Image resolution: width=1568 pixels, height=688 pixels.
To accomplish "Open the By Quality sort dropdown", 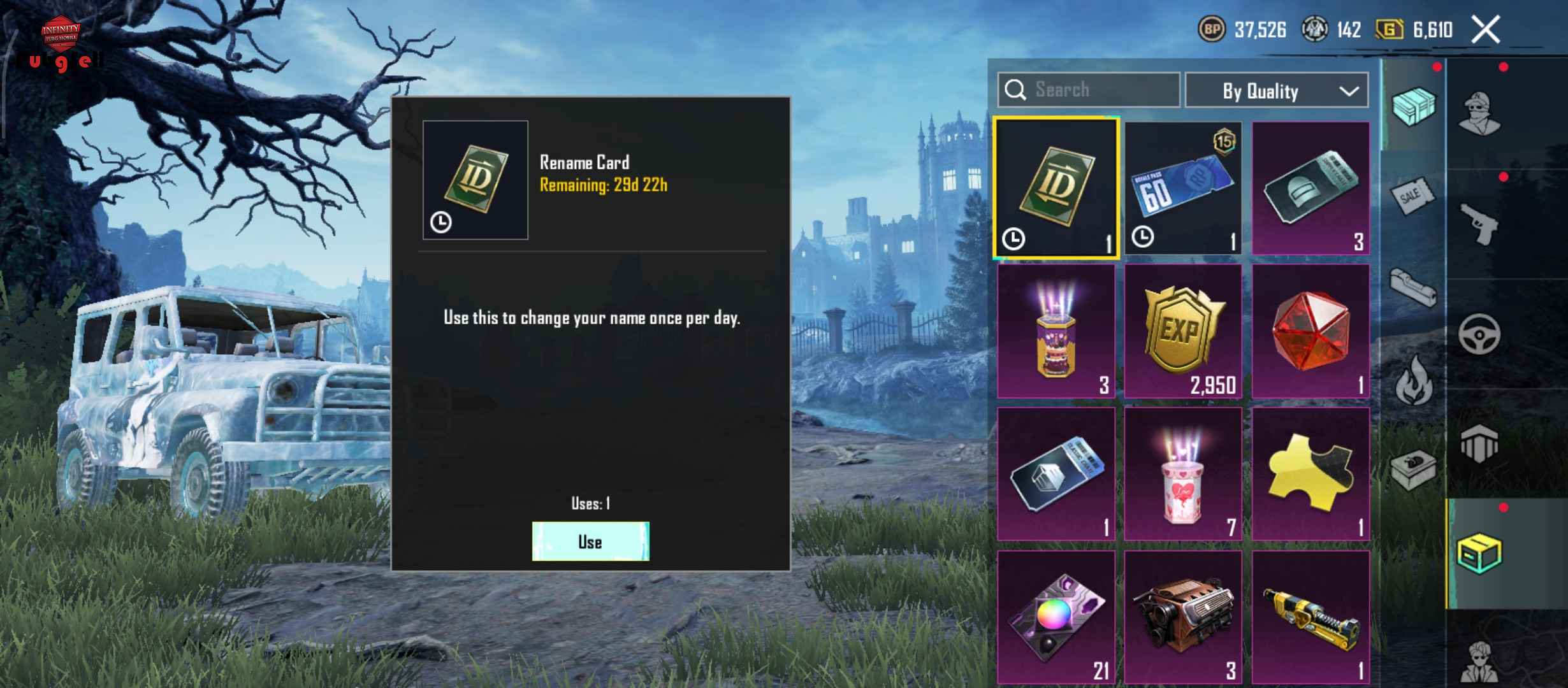I will click(x=1277, y=91).
